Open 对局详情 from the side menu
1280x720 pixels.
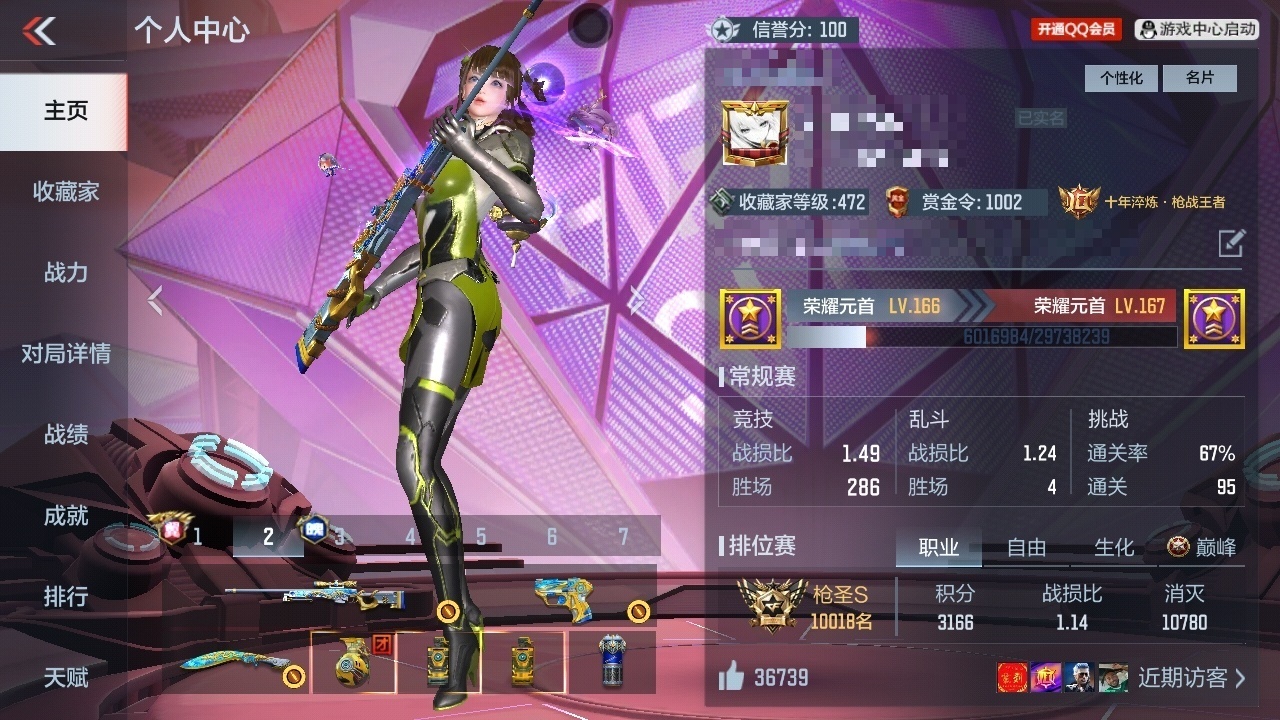click(65, 354)
